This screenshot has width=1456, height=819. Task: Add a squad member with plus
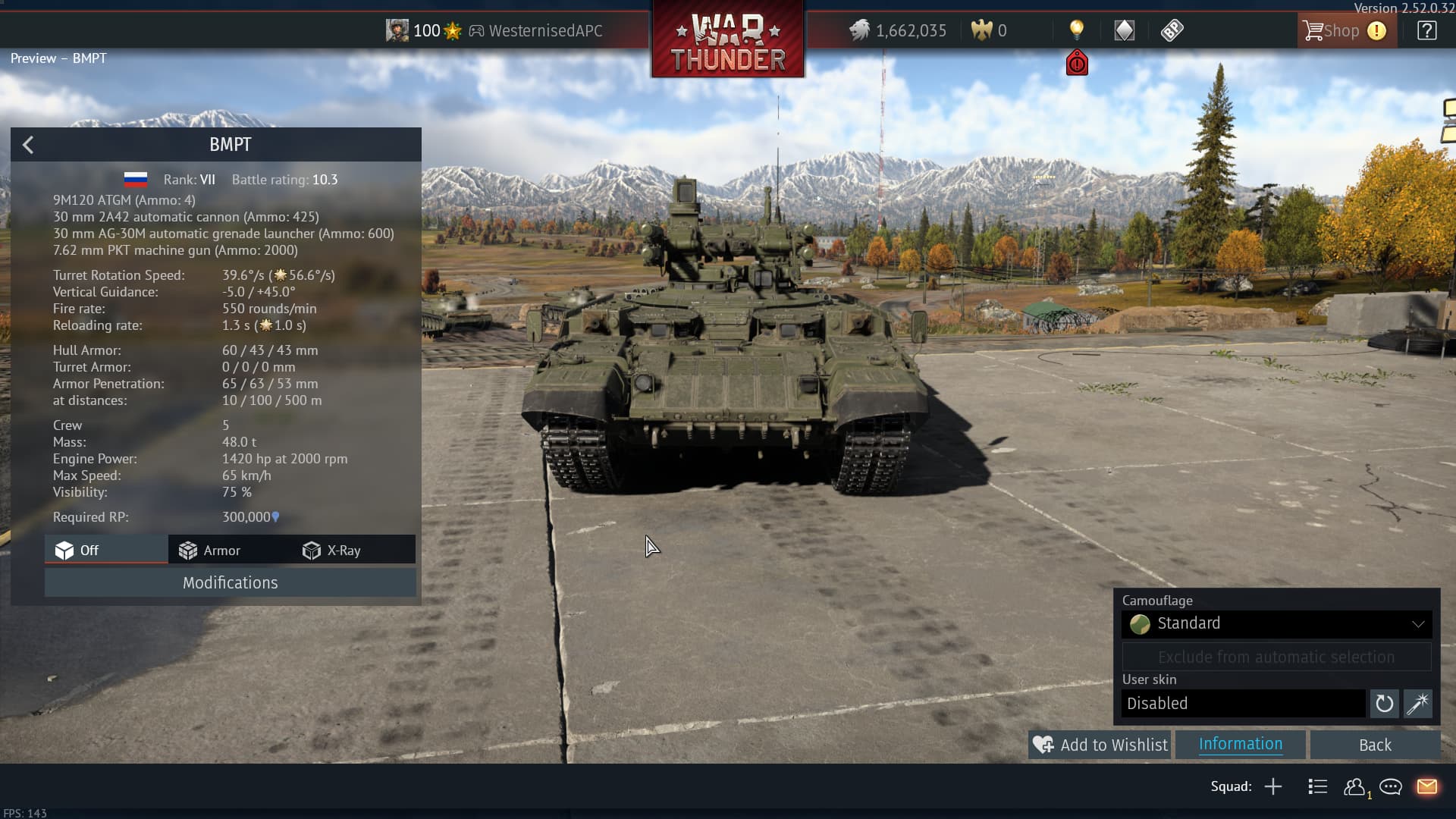(x=1273, y=786)
